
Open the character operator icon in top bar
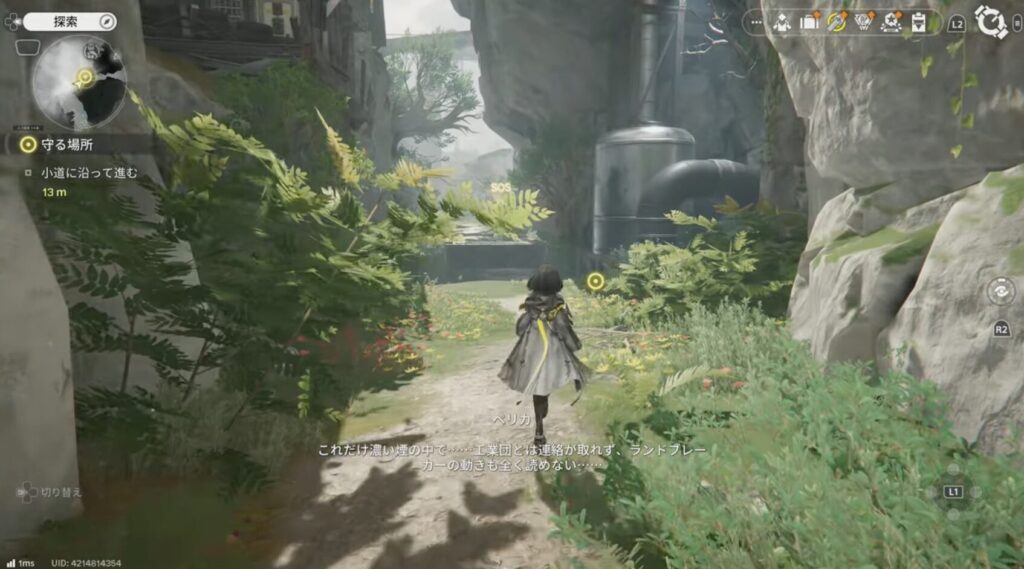pos(782,22)
